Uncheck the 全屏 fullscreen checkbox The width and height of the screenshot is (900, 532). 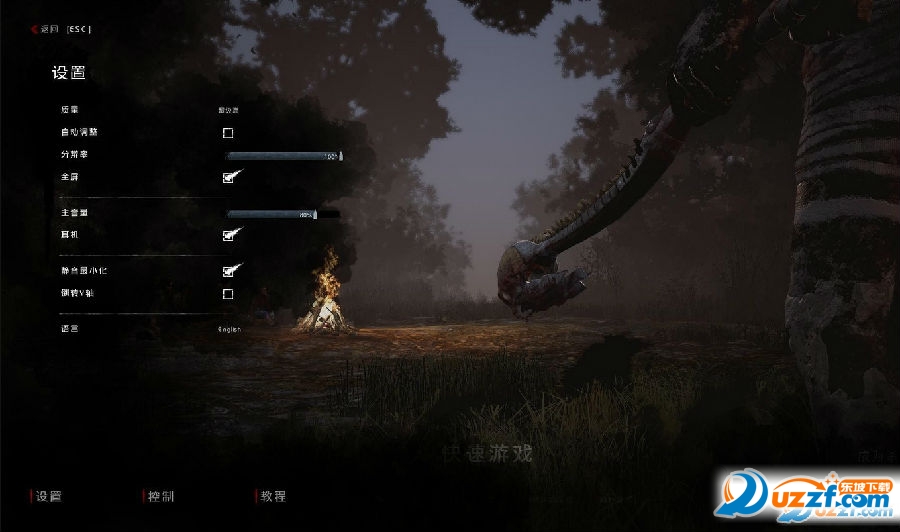click(x=229, y=178)
